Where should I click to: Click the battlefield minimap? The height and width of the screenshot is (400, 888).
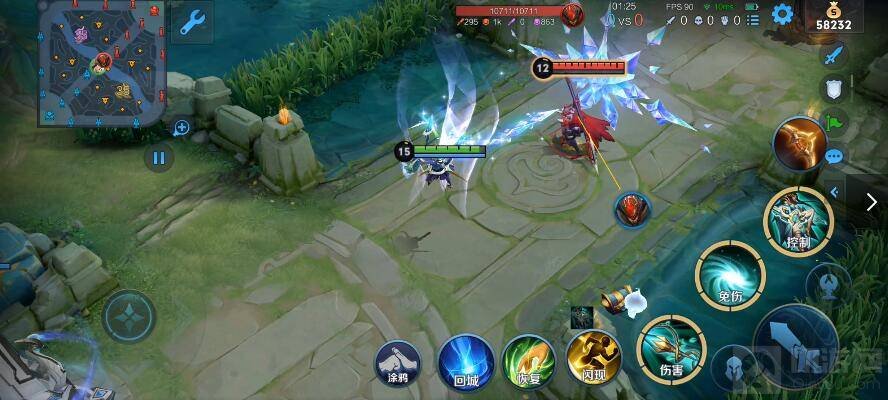point(100,64)
